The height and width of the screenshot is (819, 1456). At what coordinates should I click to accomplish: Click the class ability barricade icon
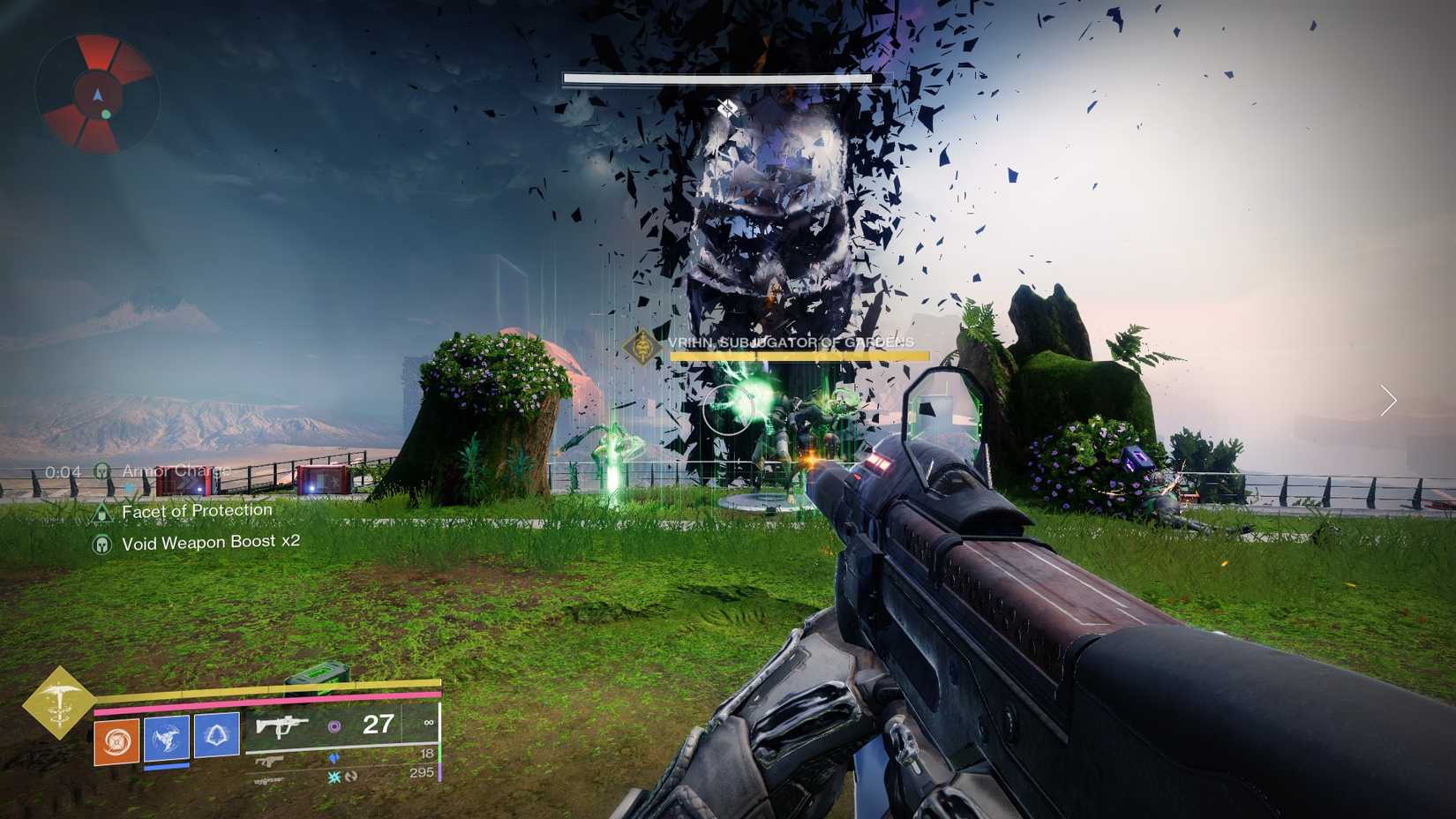click(217, 737)
